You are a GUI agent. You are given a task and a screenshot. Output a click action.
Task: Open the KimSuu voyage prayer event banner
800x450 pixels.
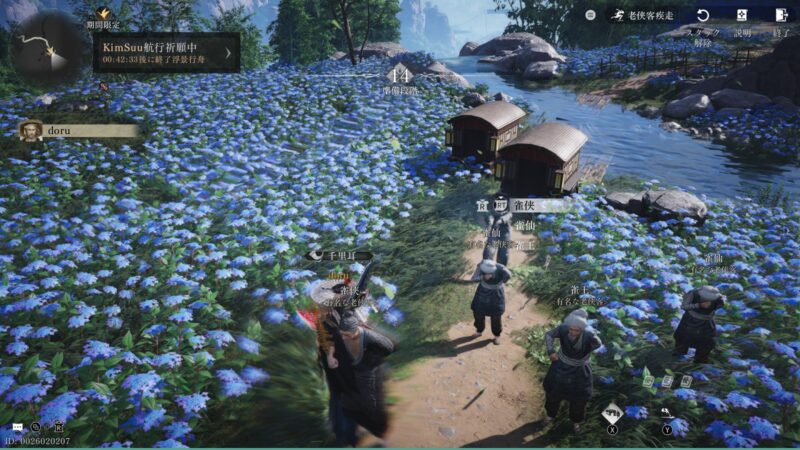[x=166, y=52]
